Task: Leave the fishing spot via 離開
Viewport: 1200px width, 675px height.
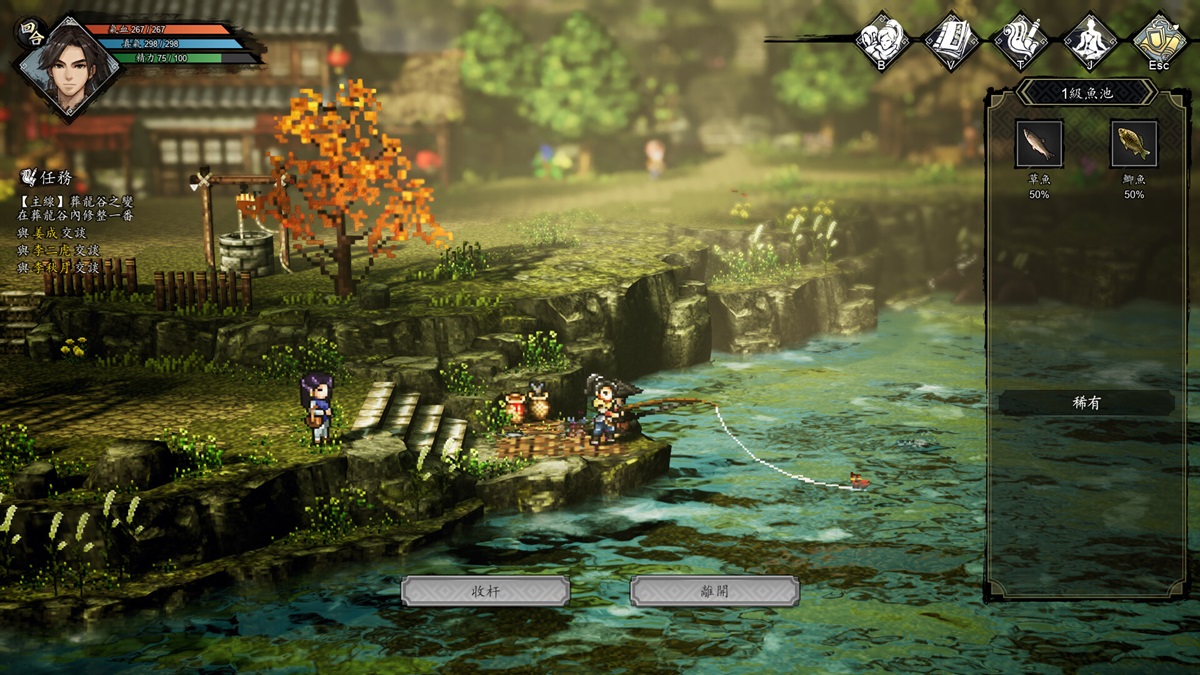Action: [x=714, y=591]
